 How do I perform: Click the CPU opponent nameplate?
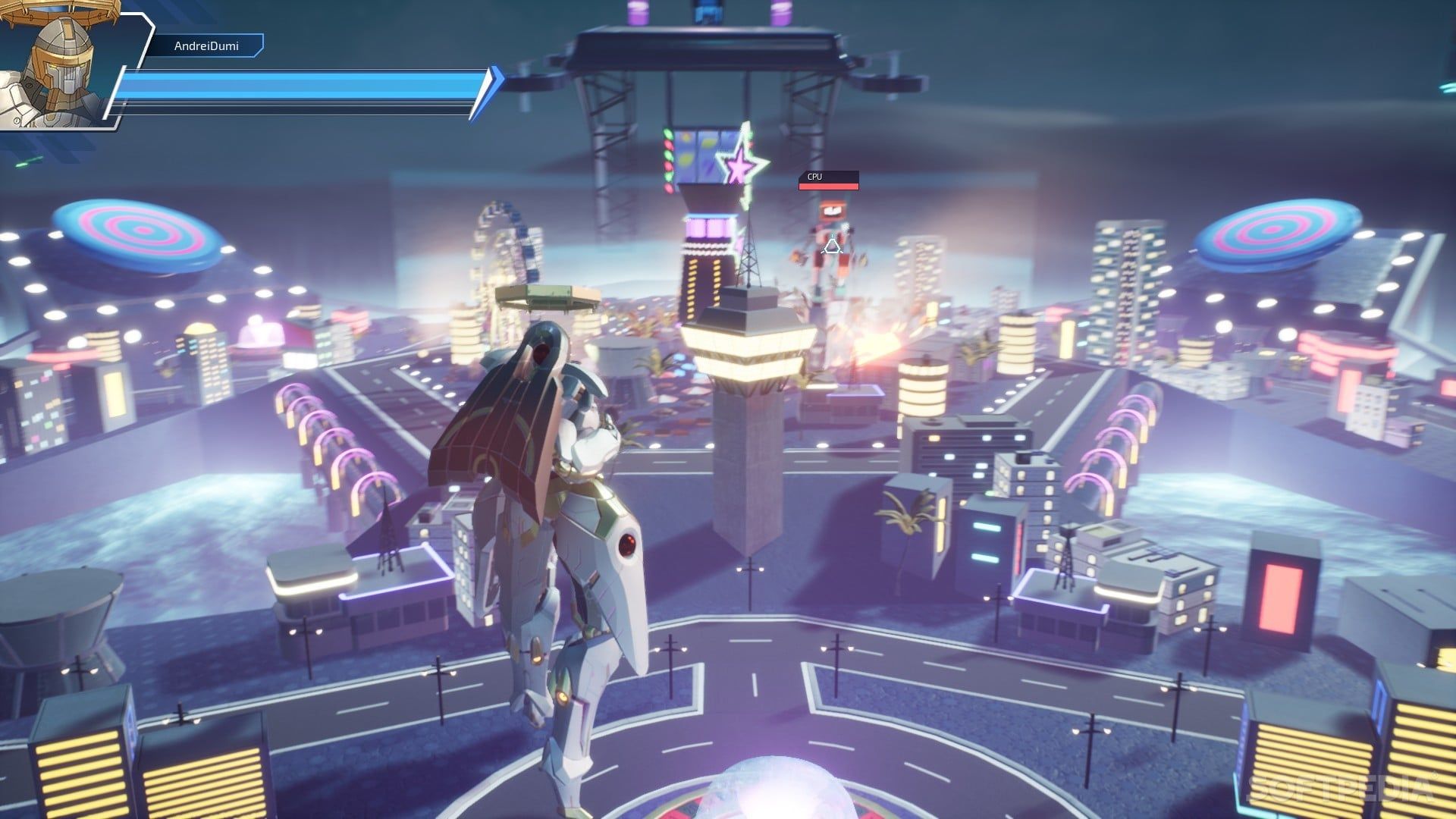(x=828, y=179)
